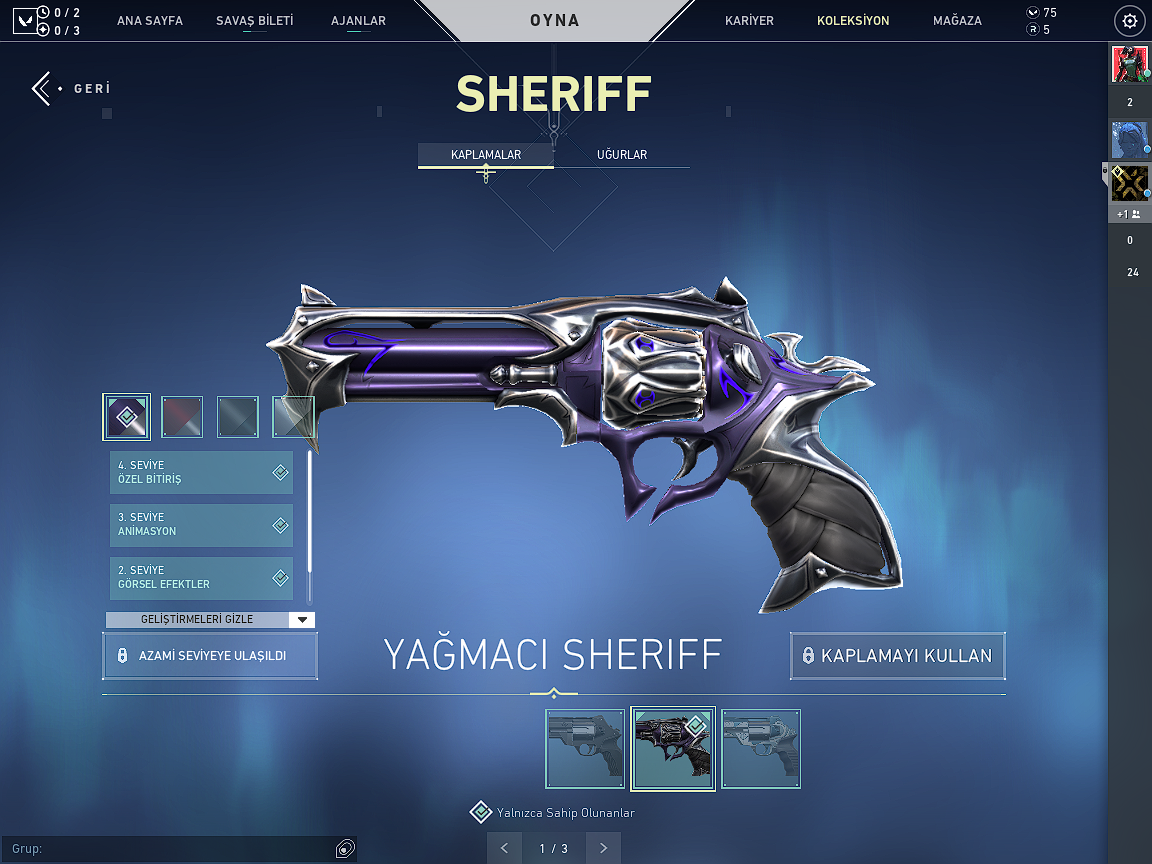This screenshot has width=1152, height=864.
Task: Choose the red color variant swatch
Action: (182, 417)
